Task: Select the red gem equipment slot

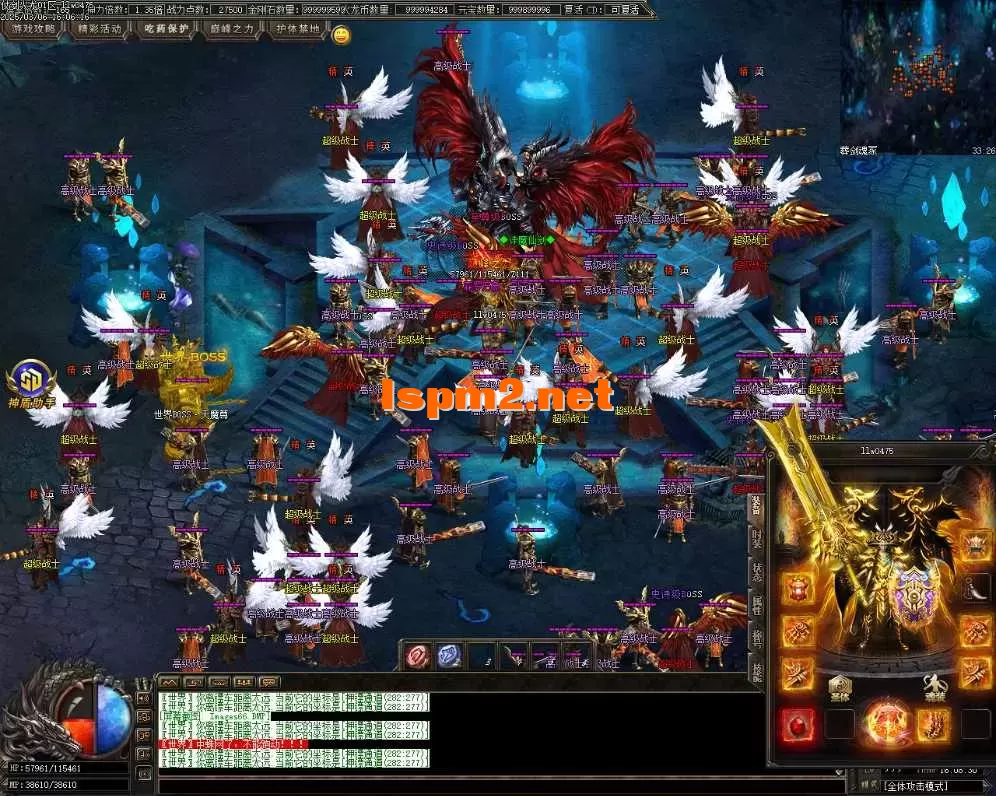Action: (797, 723)
